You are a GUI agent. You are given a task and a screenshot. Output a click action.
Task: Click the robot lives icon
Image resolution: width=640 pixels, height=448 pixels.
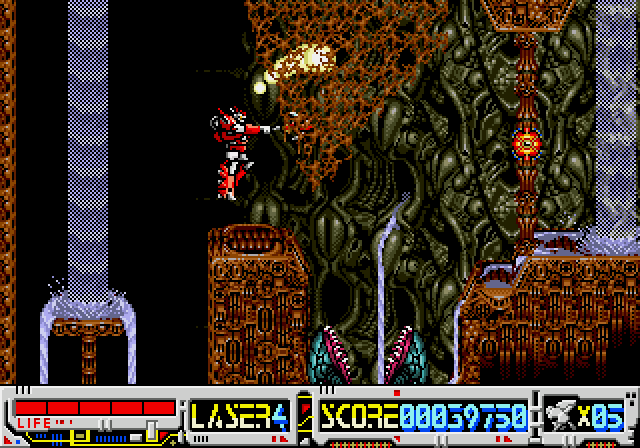564,415
